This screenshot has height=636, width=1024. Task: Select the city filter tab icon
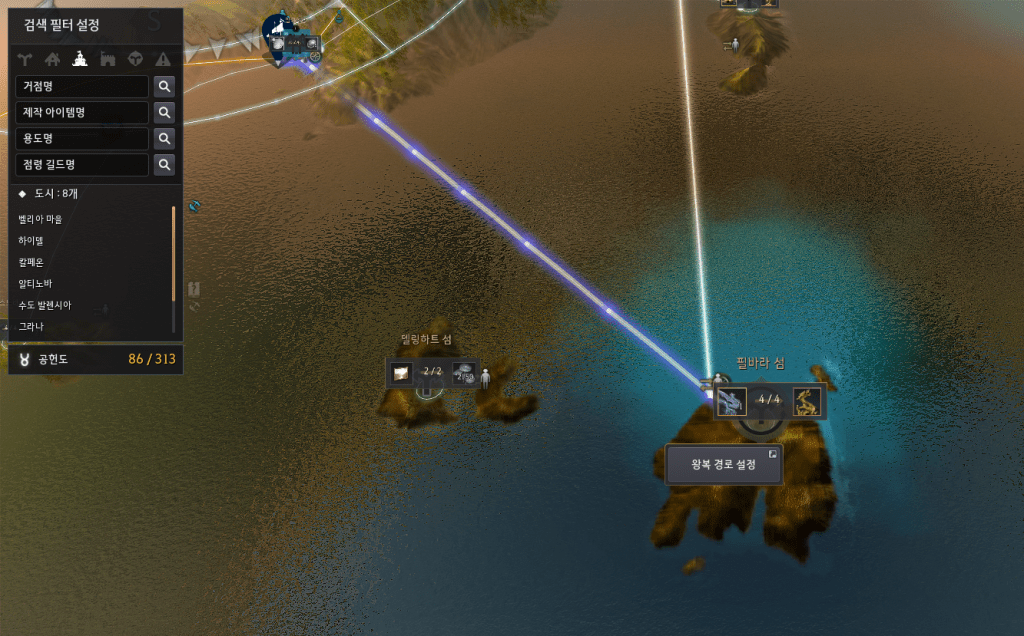coord(79,59)
